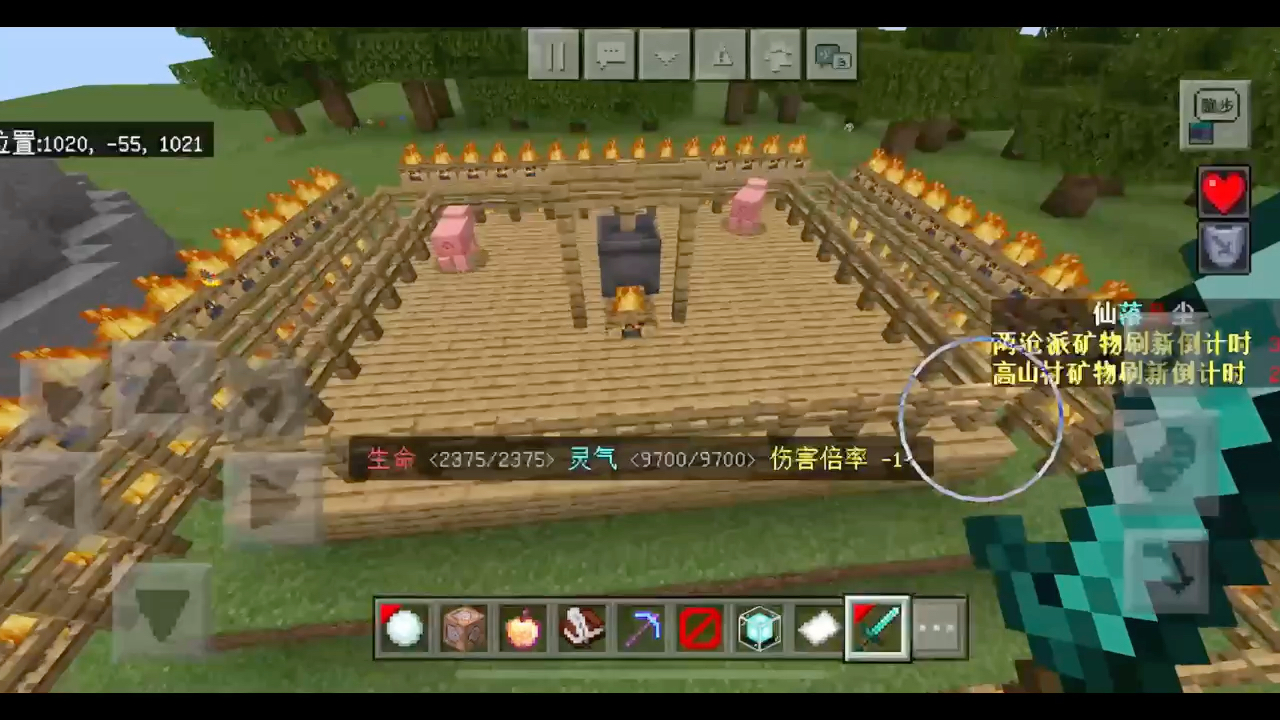
Task: Select the pickaxe hotbar slot
Action: [x=640, y=627]
